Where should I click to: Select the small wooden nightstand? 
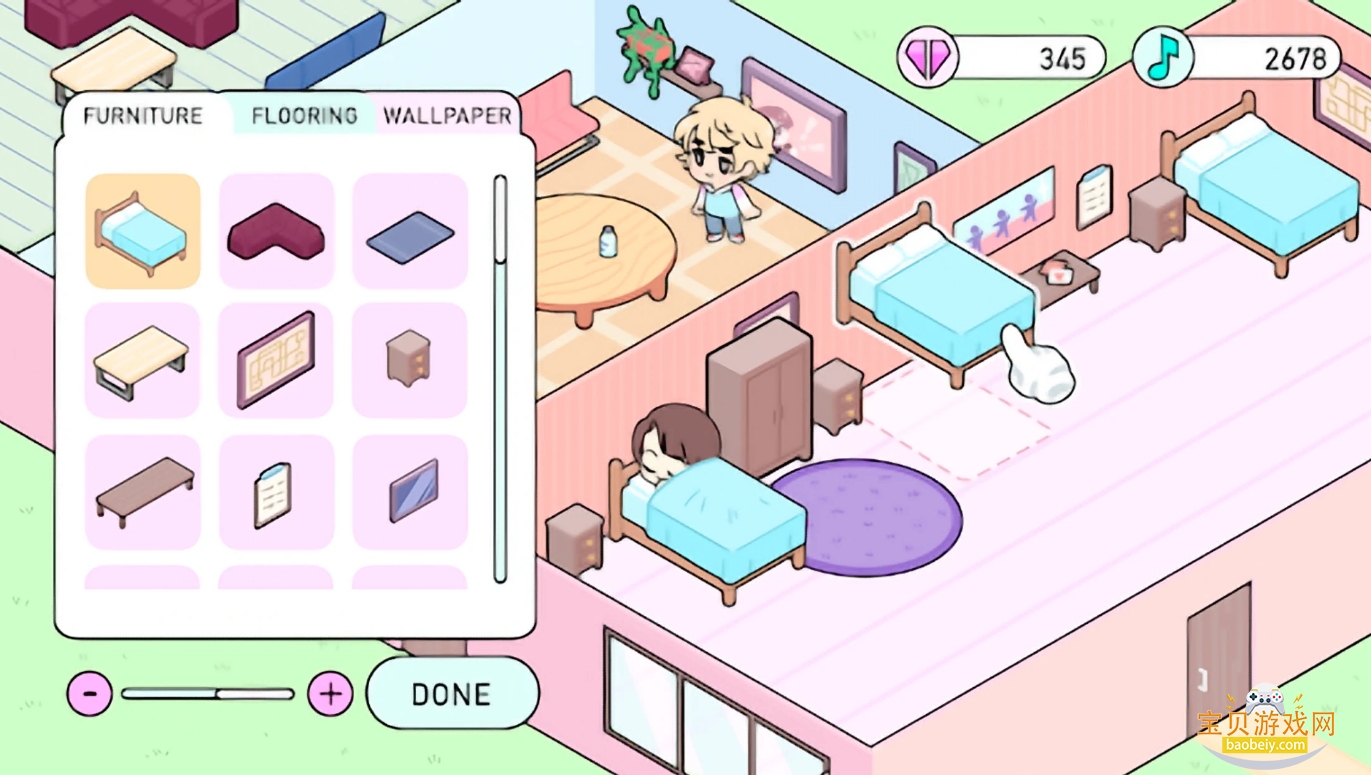coord(409,360)
